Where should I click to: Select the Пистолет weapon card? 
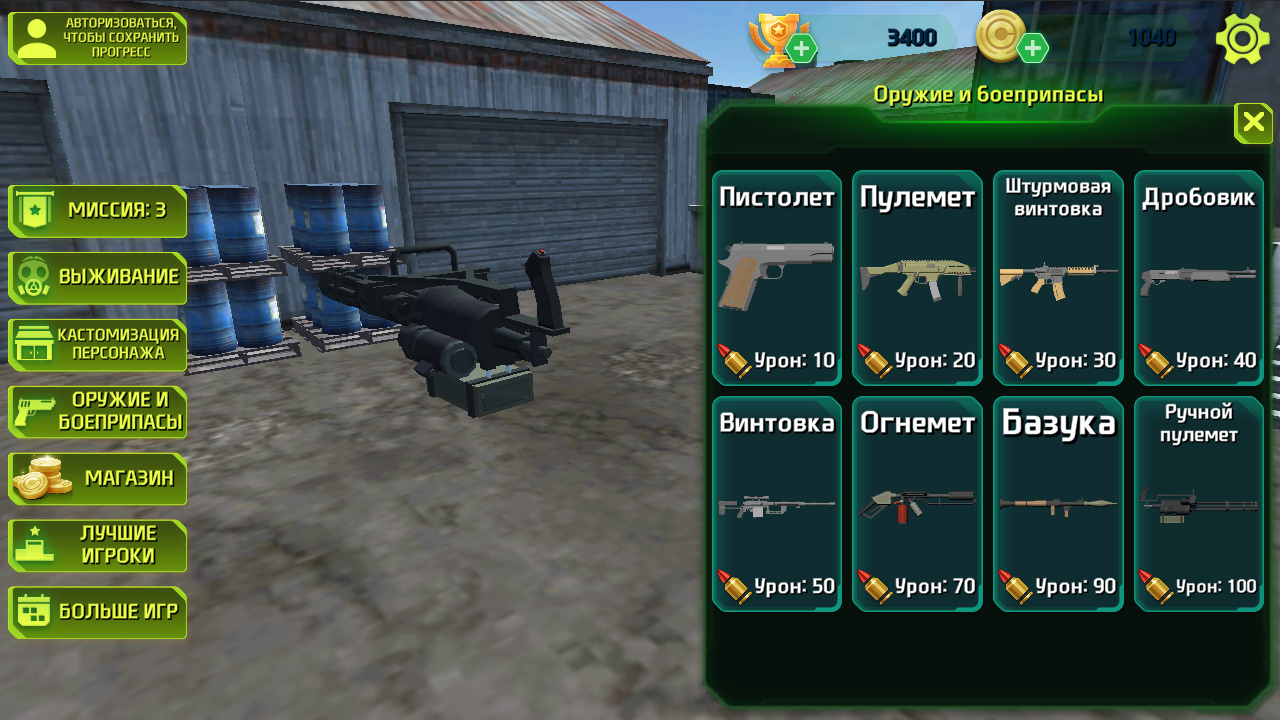click(x=776, y=277)
